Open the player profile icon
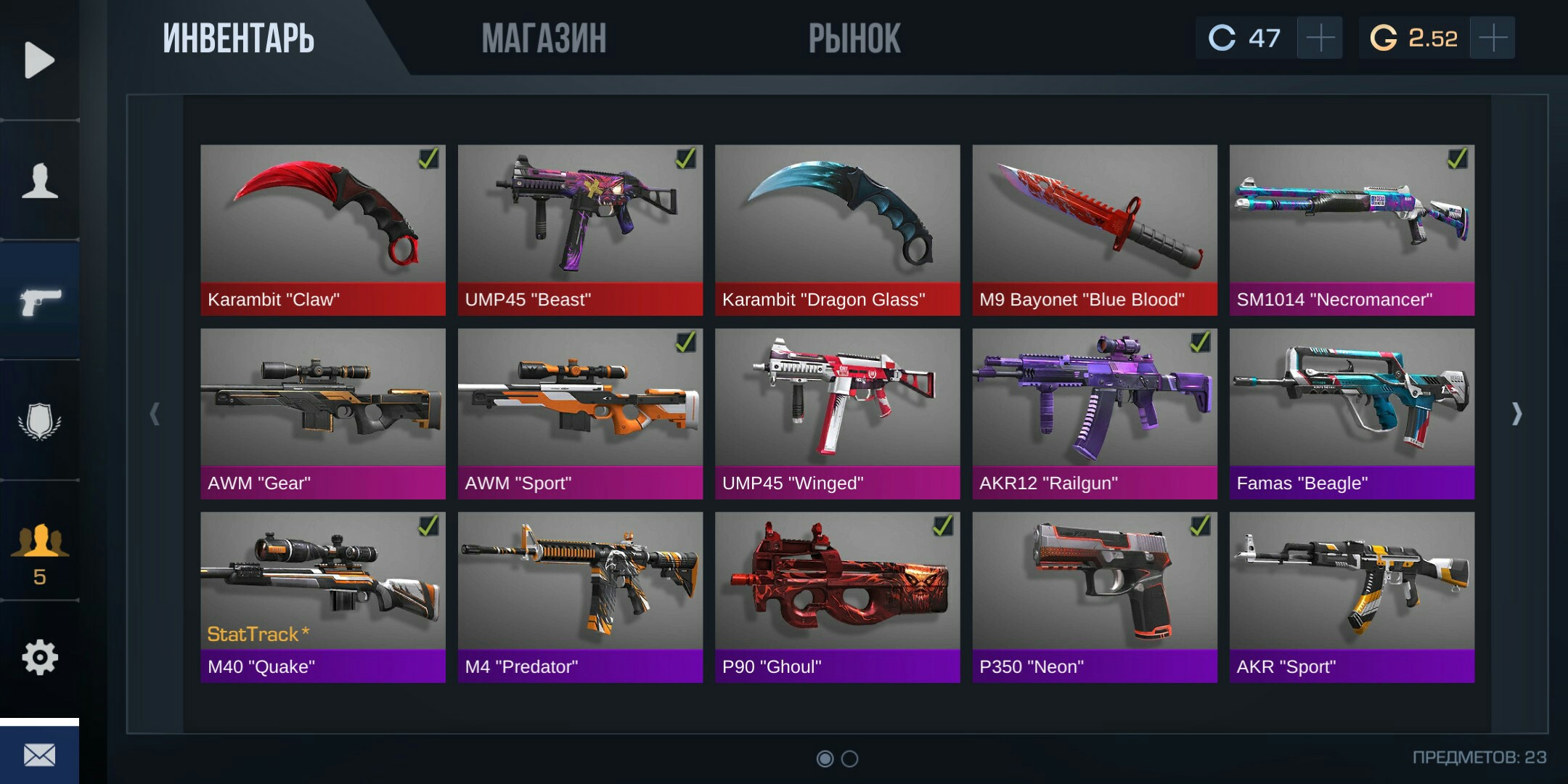This screenshot has height=784, width=1568. [39, 181]
